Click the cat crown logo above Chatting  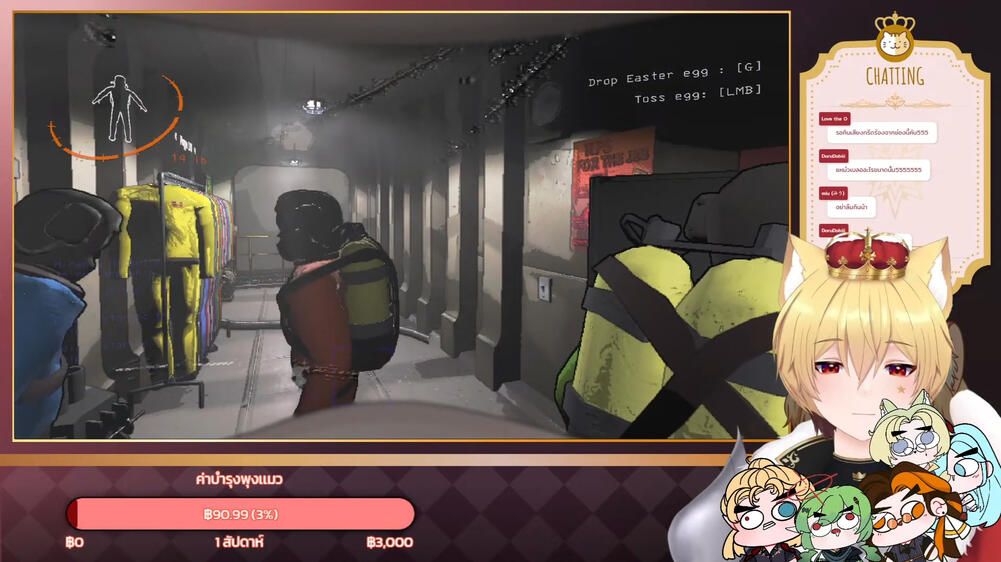(894, 39)
